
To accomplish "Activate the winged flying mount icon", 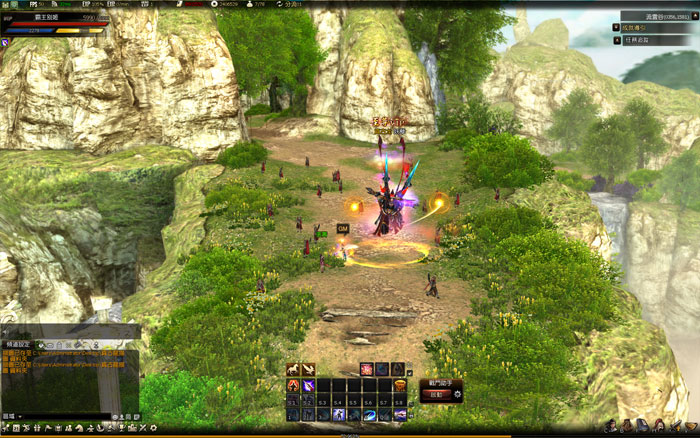I will pos(308,369).
